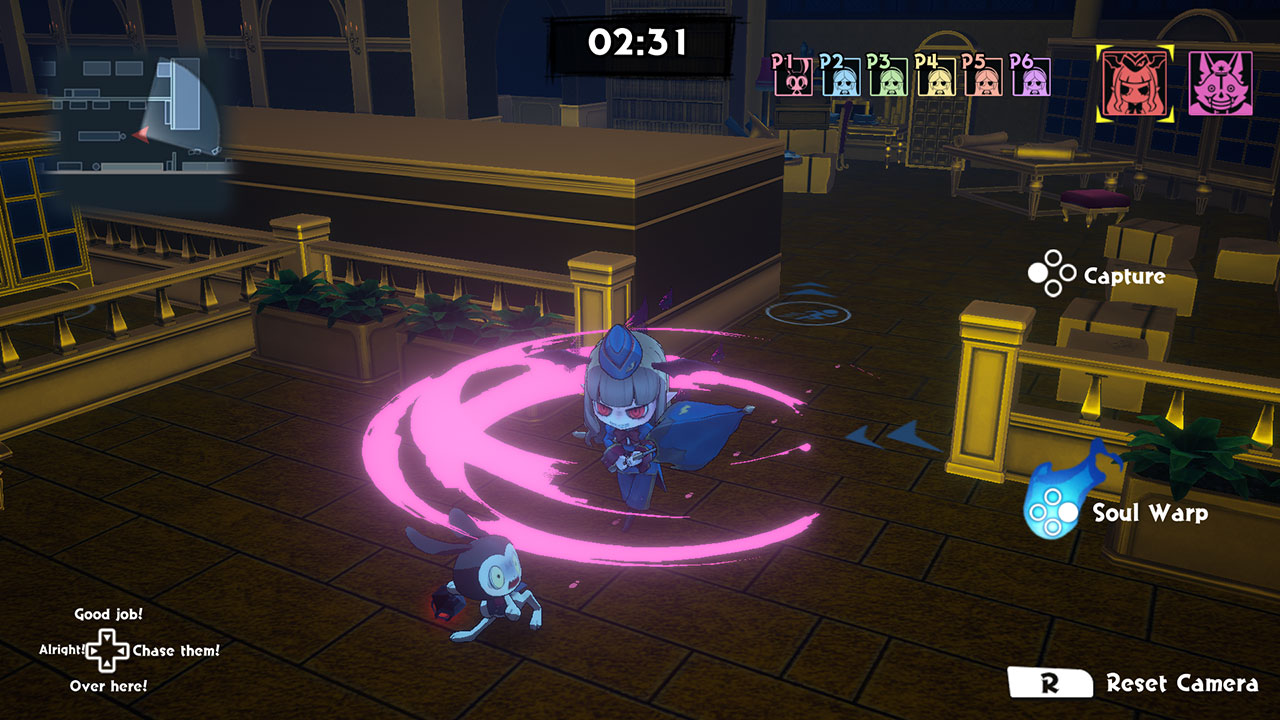Open the minimap in the top-left corner
1280x720 pixels.
(135, 115)
